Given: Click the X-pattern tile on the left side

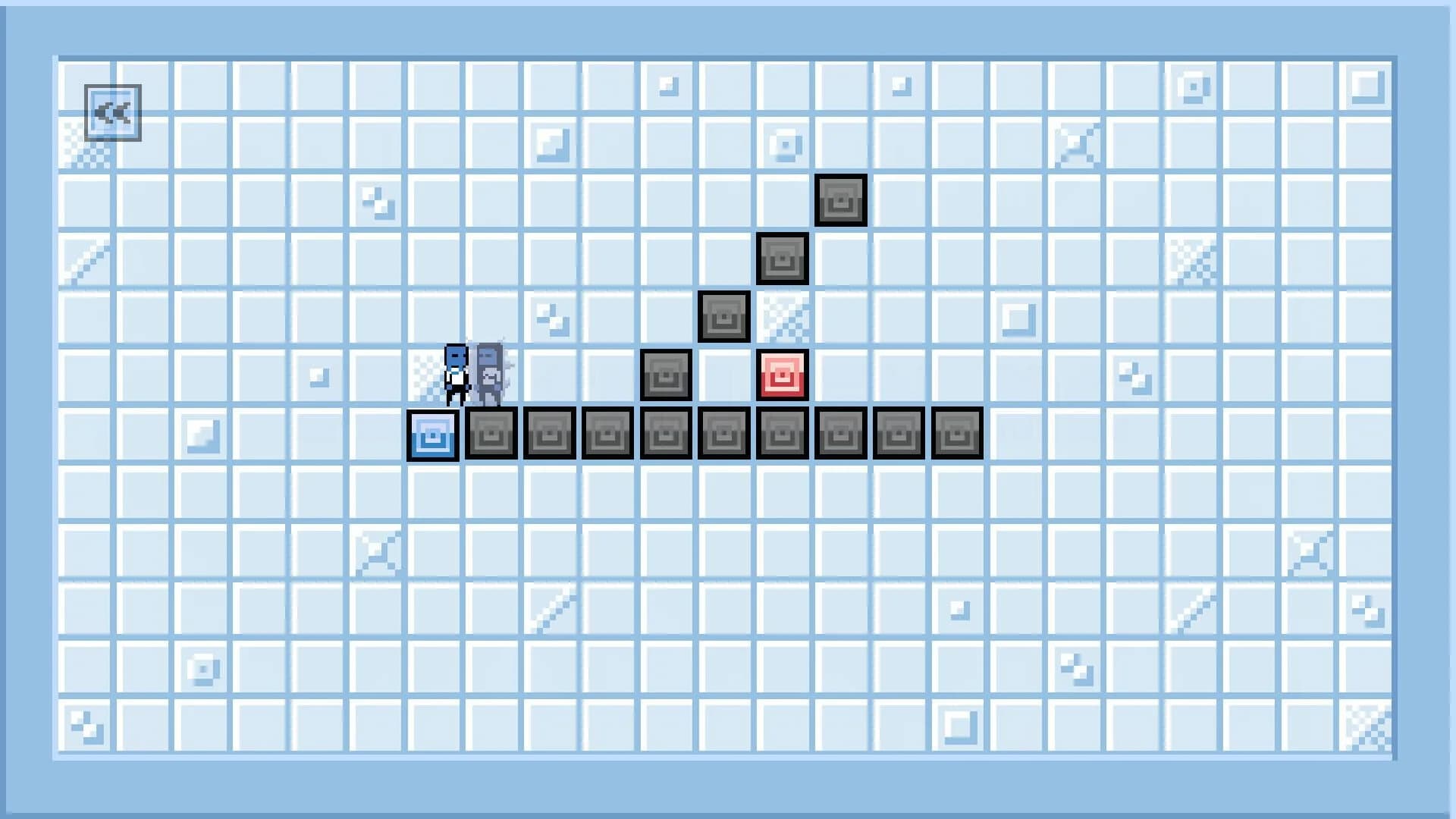Looking at the screenshot, I should 377,551.
